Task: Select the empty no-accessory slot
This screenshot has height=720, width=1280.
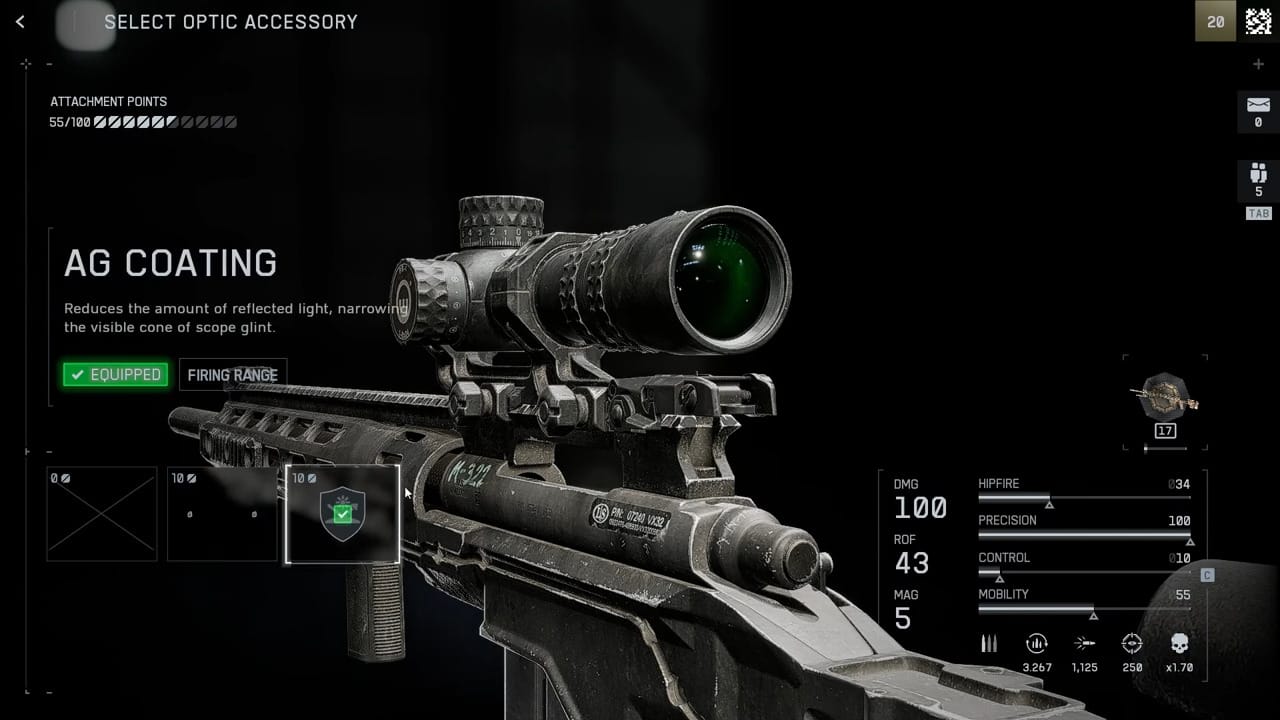Action: pyautogui.click(x=102, y=514)
